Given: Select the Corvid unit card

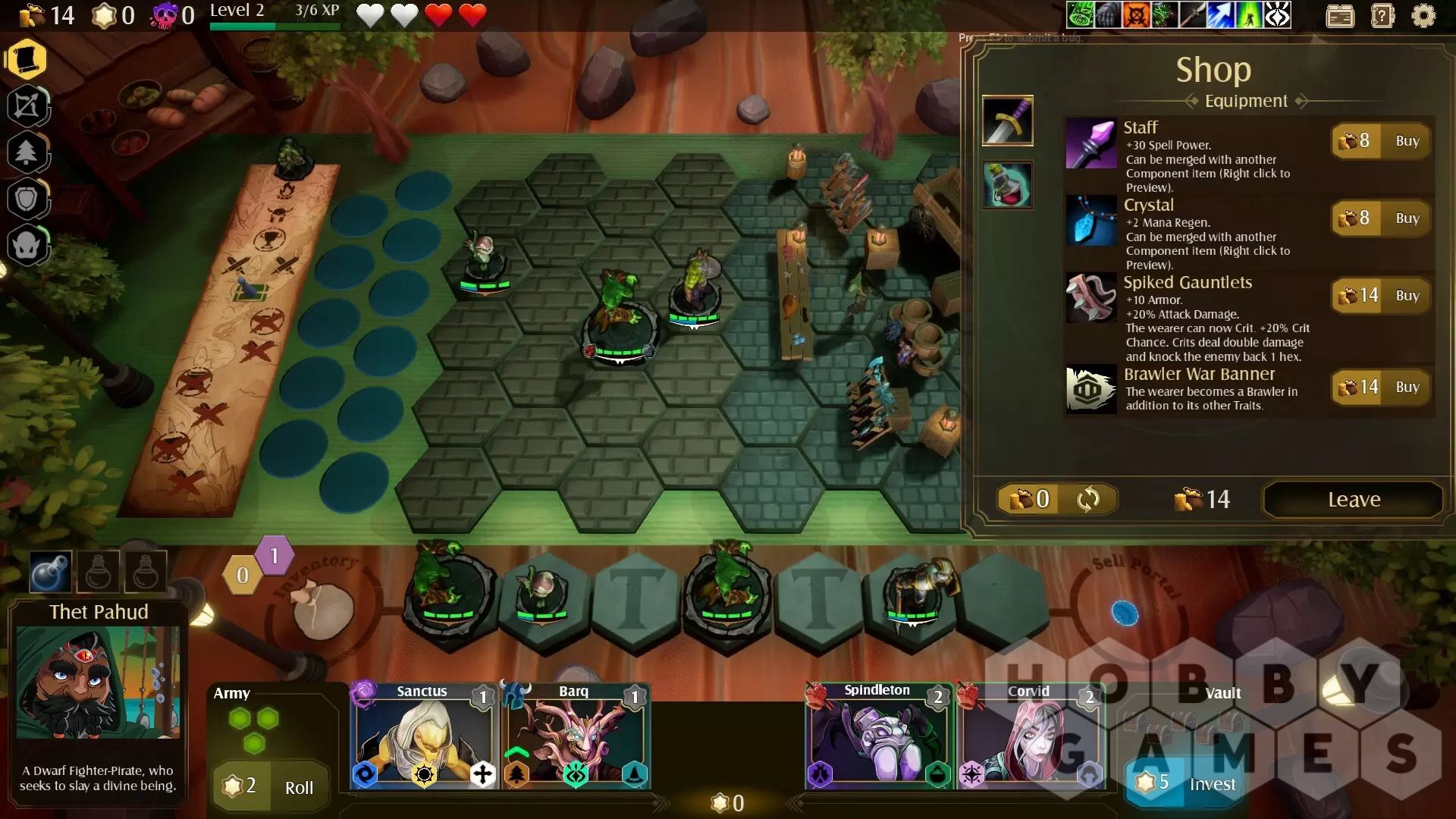Looking at the screenshot, I should [x=1030, y=737].
